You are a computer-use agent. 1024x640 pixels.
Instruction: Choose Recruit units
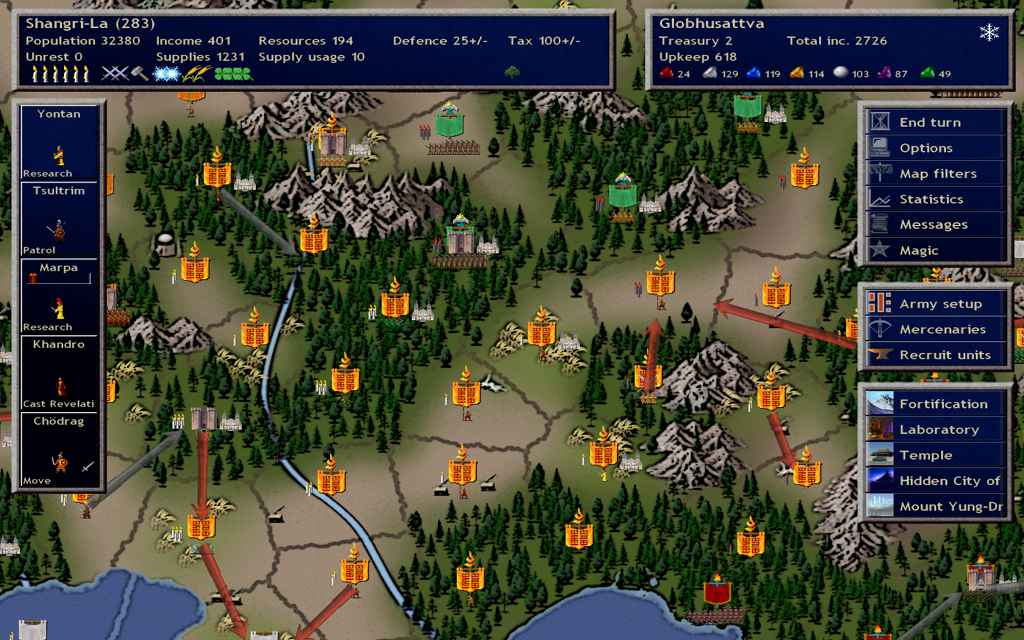click(x=936, y=355)
